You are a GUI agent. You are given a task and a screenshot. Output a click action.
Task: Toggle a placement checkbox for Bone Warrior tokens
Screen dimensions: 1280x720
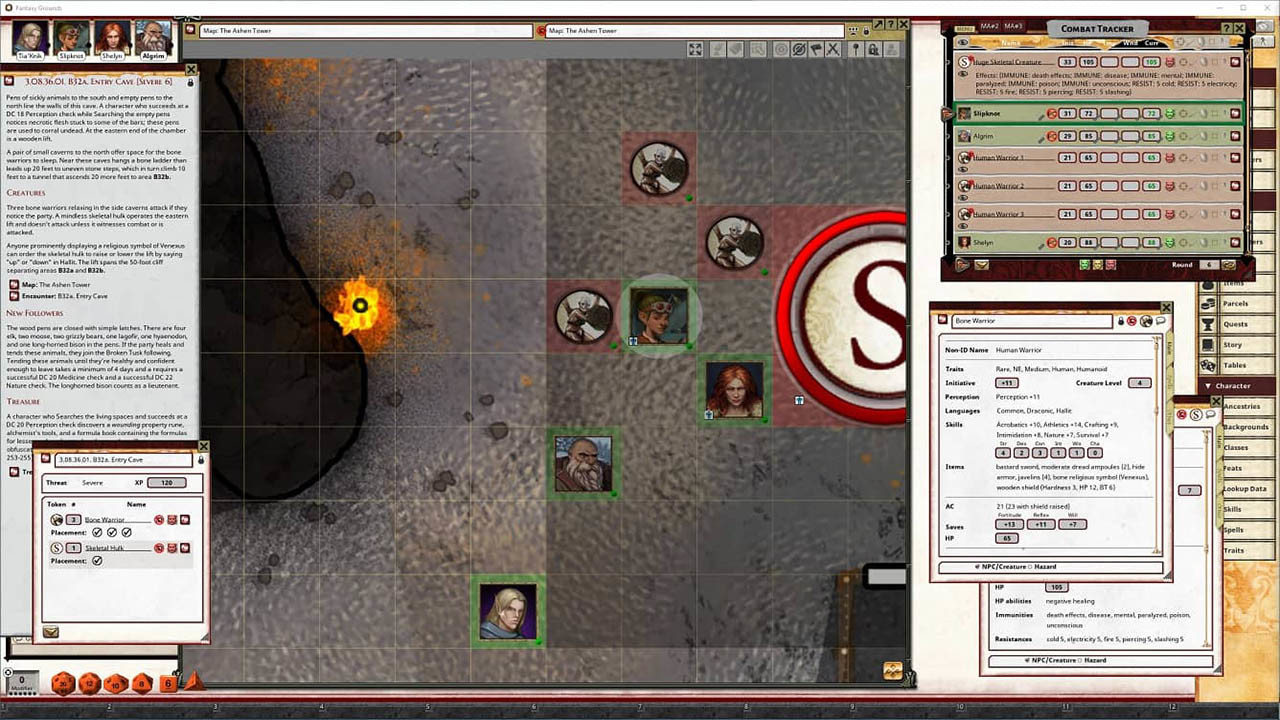click(x=96, y=532)
